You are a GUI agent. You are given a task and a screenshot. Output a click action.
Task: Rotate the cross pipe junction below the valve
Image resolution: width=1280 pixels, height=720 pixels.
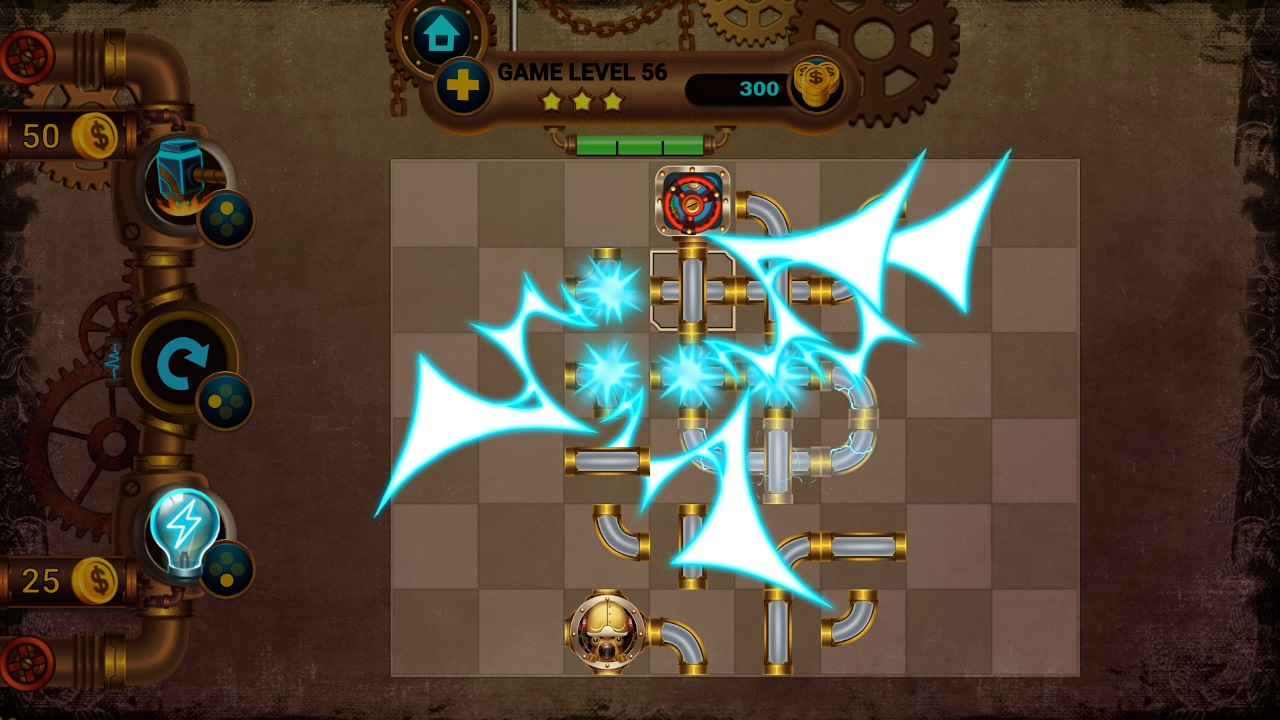coord(692,291)
